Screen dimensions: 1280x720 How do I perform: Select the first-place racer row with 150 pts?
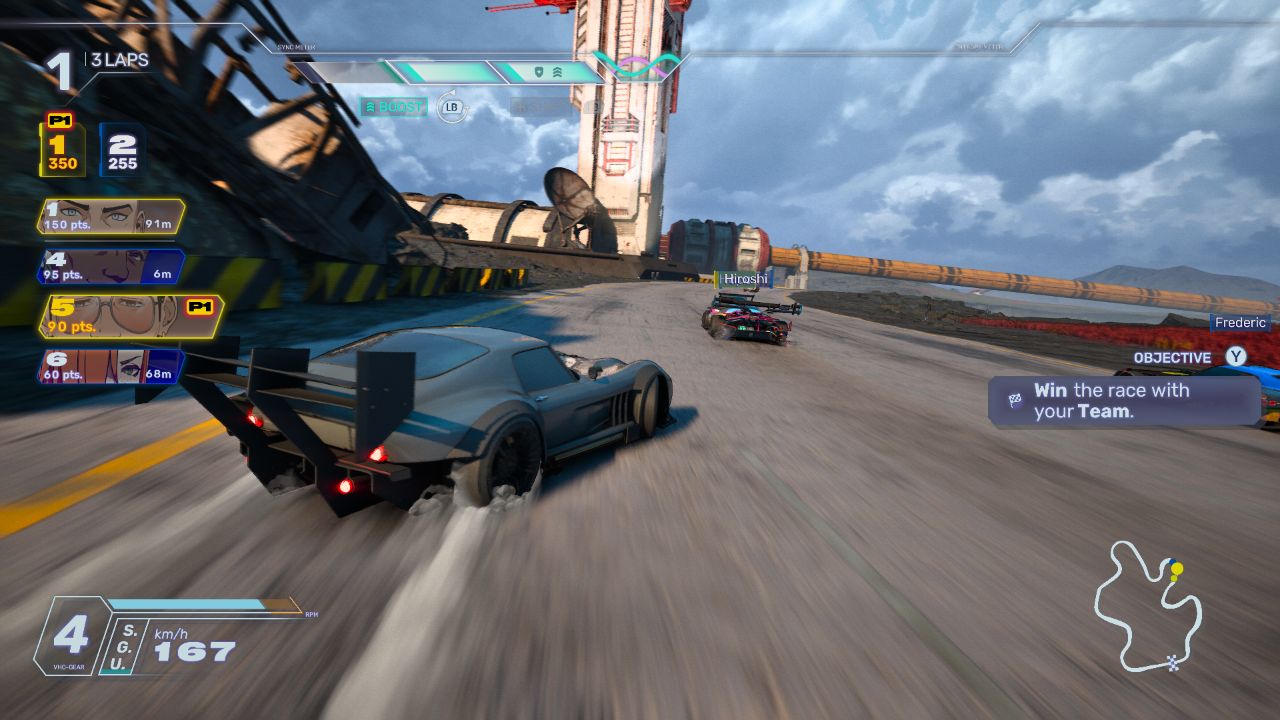(x=111, y=217)
